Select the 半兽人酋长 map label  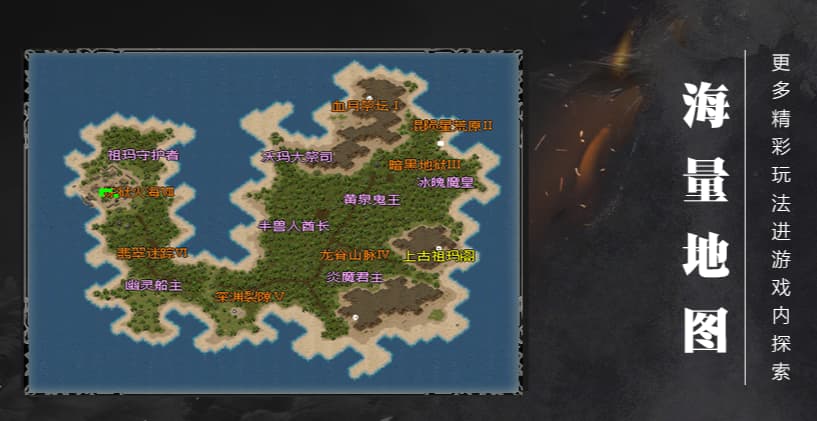[x=294, y=226]
